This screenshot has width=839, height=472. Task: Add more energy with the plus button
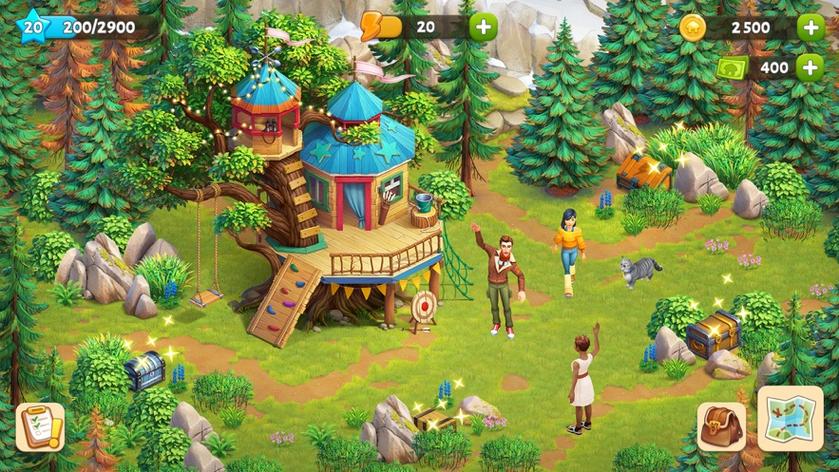(x=484, y=27)
